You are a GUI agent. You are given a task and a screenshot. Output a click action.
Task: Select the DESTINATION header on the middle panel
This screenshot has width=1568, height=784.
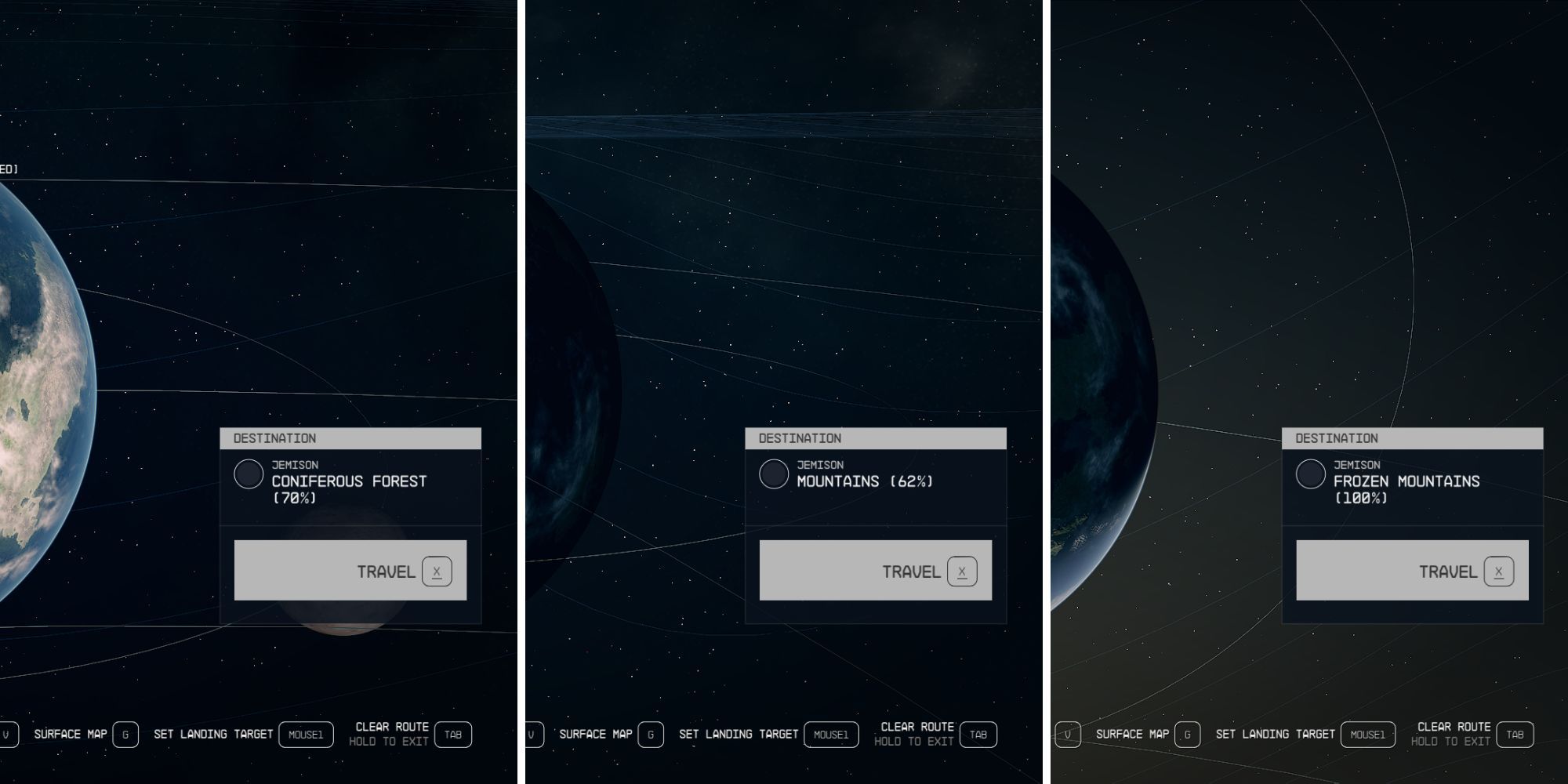pos(800,439)
